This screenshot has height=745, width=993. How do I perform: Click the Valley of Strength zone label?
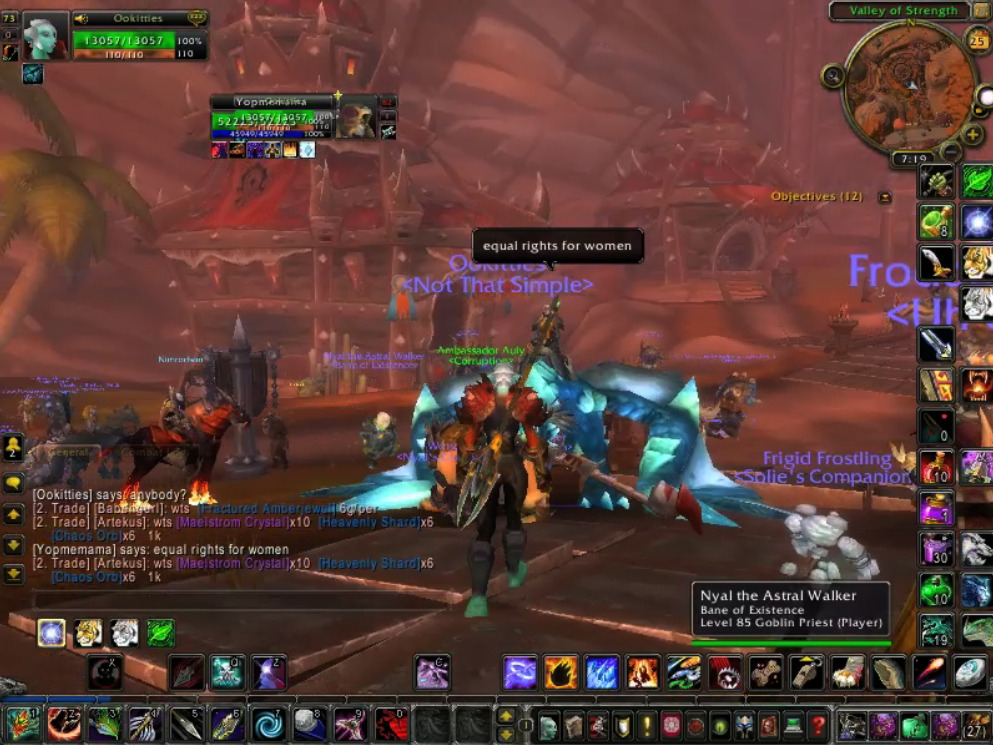click(903, 11)
